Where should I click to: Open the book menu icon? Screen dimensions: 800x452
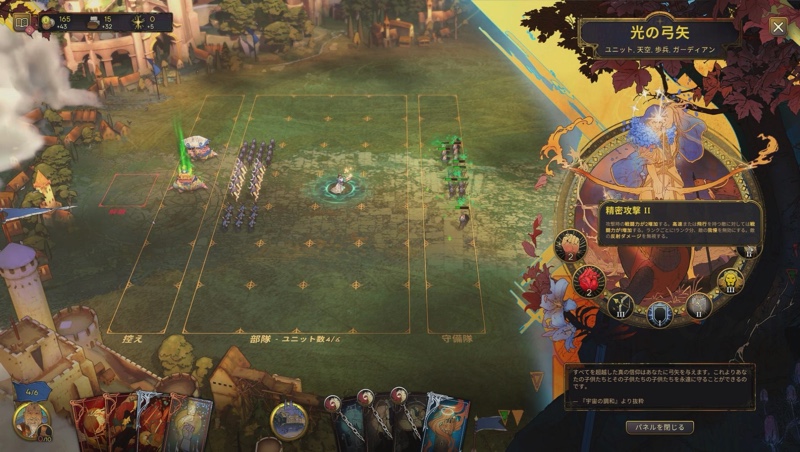point(21,20)
